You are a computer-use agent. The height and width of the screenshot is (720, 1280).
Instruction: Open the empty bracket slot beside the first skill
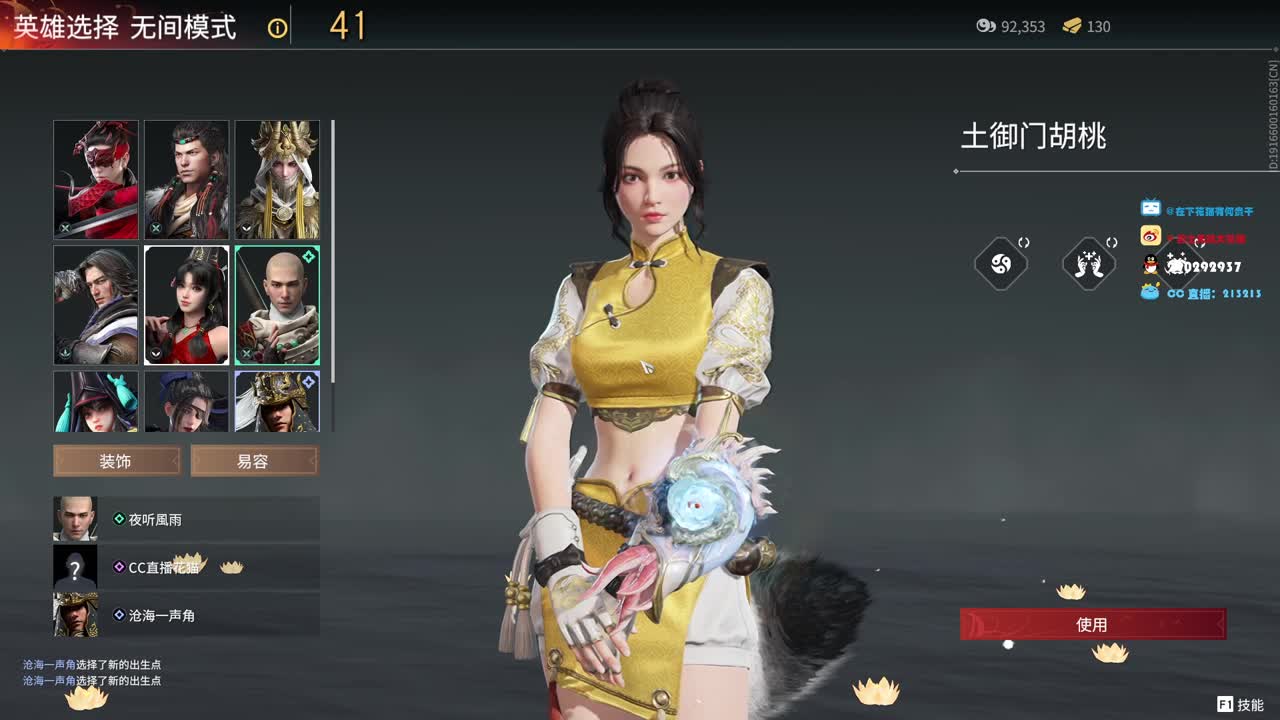click(1023, 242)
